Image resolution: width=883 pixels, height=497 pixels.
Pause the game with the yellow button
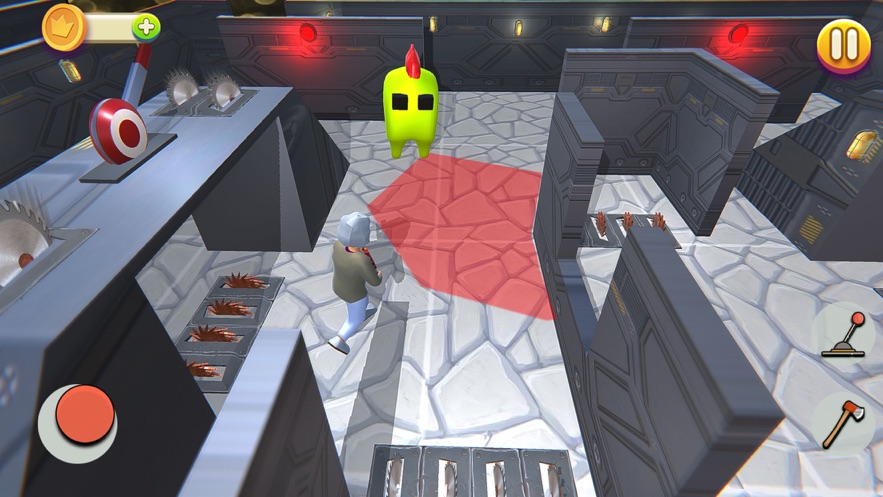843,45
